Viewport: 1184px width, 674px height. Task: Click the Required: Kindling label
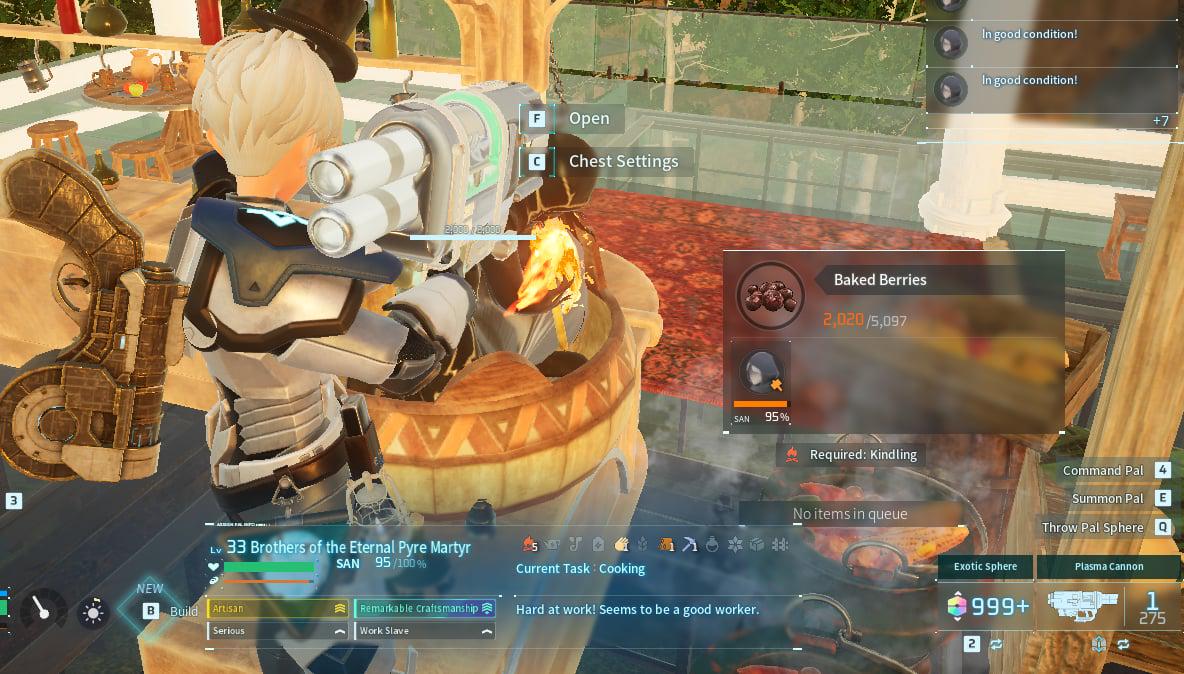click(x=850, y=454)
